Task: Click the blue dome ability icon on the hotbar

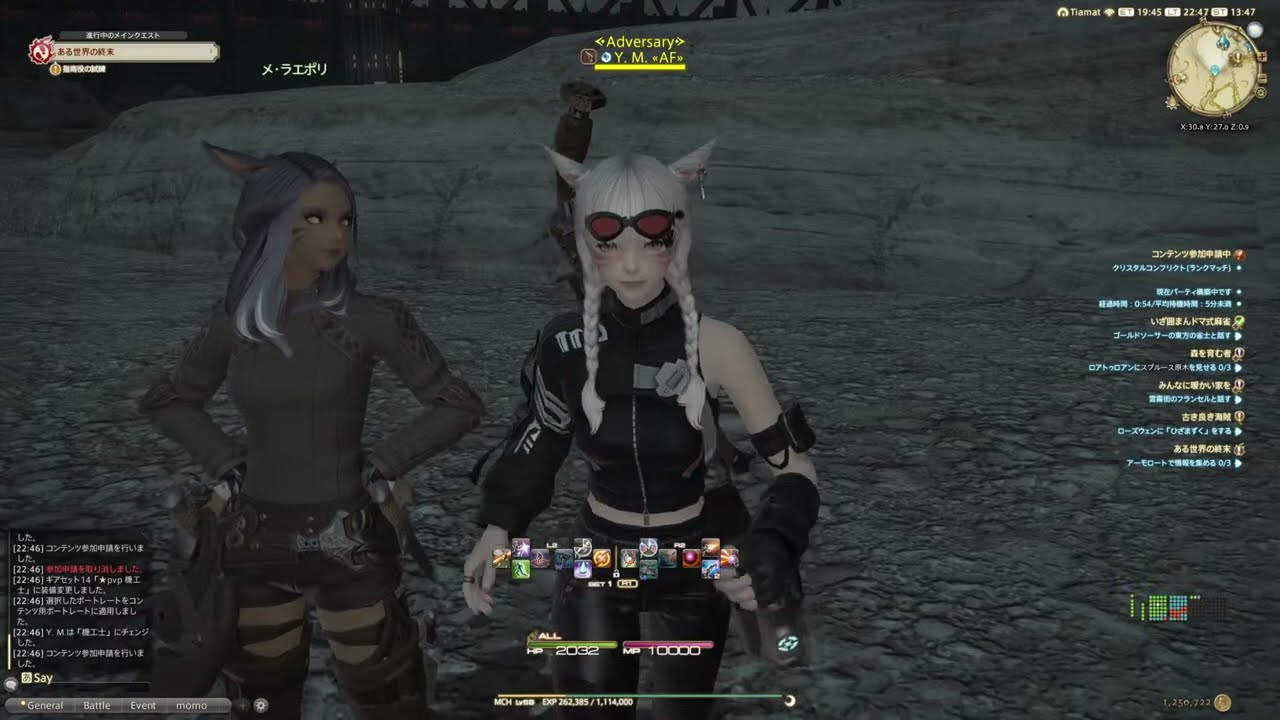Action: pyautogui.click(x=582, y=568)
